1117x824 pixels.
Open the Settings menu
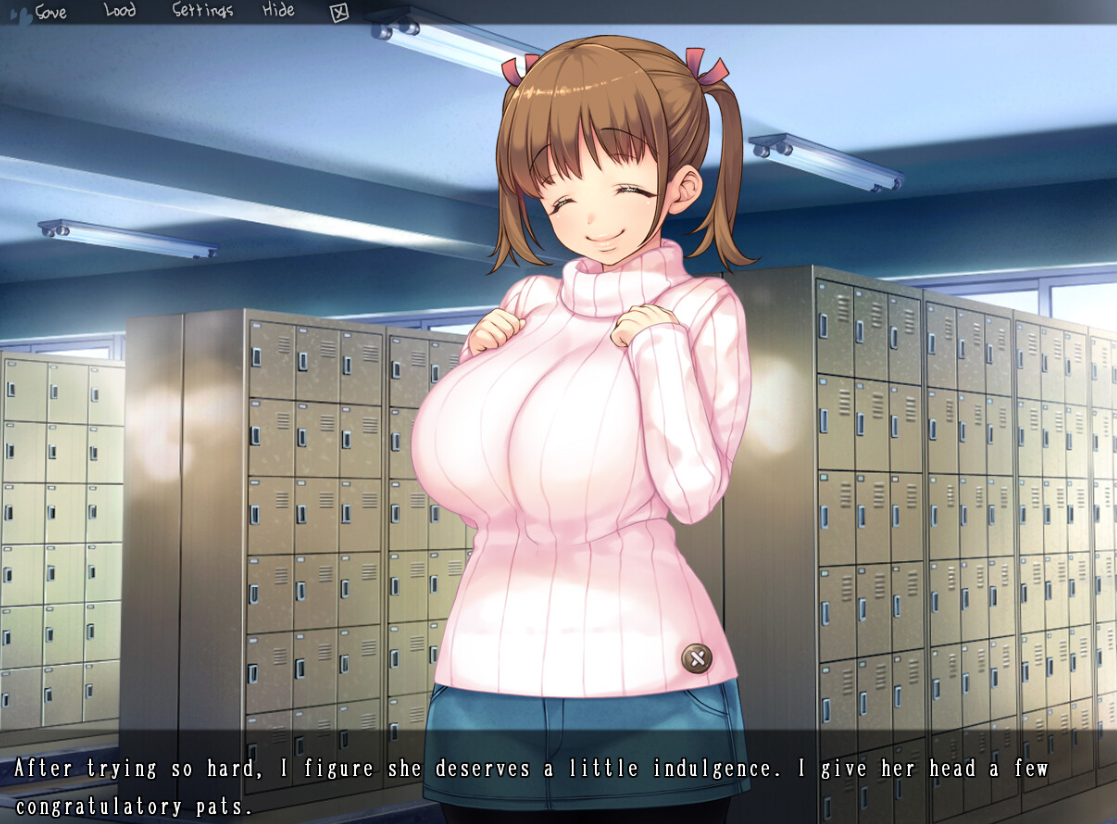[x=202, y=11]
